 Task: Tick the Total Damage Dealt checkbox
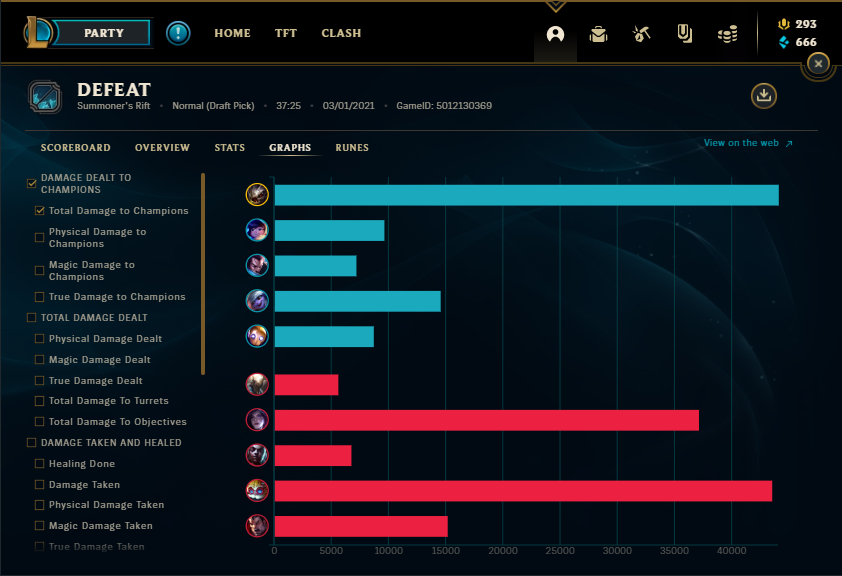point(32,318)
